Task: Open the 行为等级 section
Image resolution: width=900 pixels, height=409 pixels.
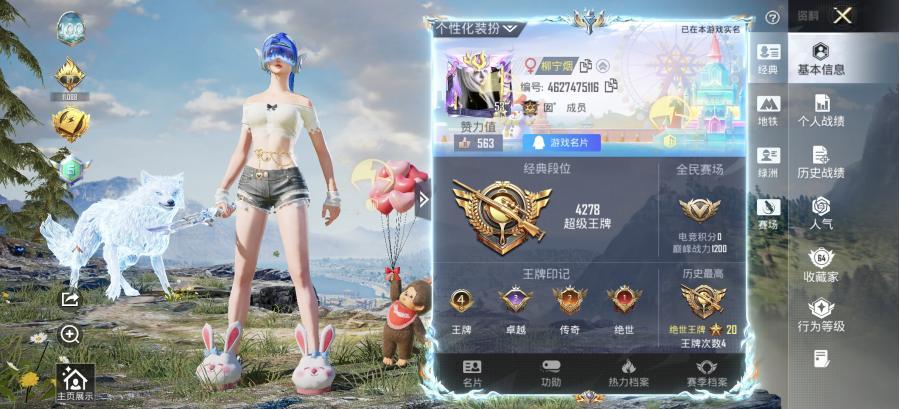Action: pyautogui.click(x=821, y=316)
